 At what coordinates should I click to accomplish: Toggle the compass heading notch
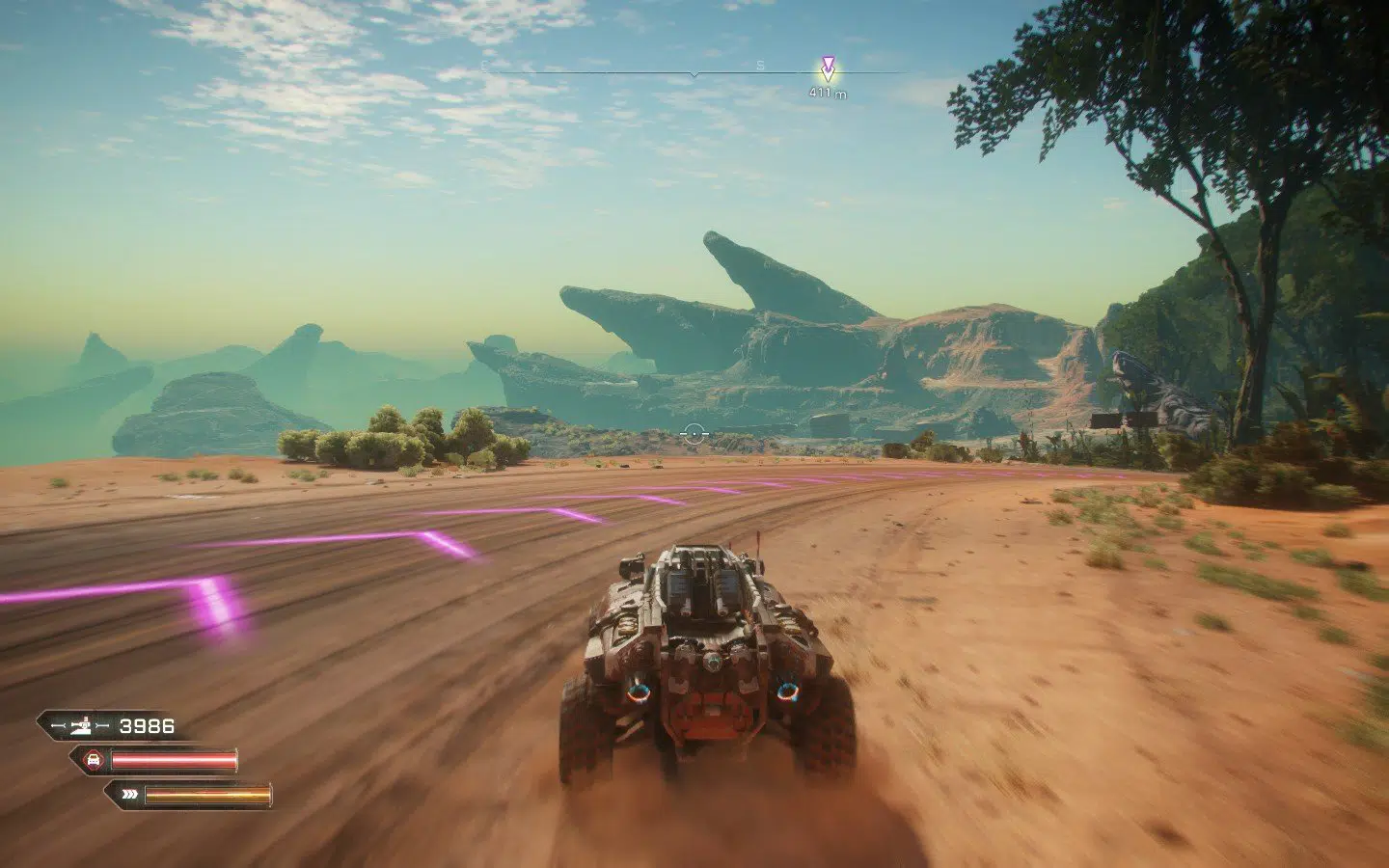pyautogui.click(x=694, y=74)
